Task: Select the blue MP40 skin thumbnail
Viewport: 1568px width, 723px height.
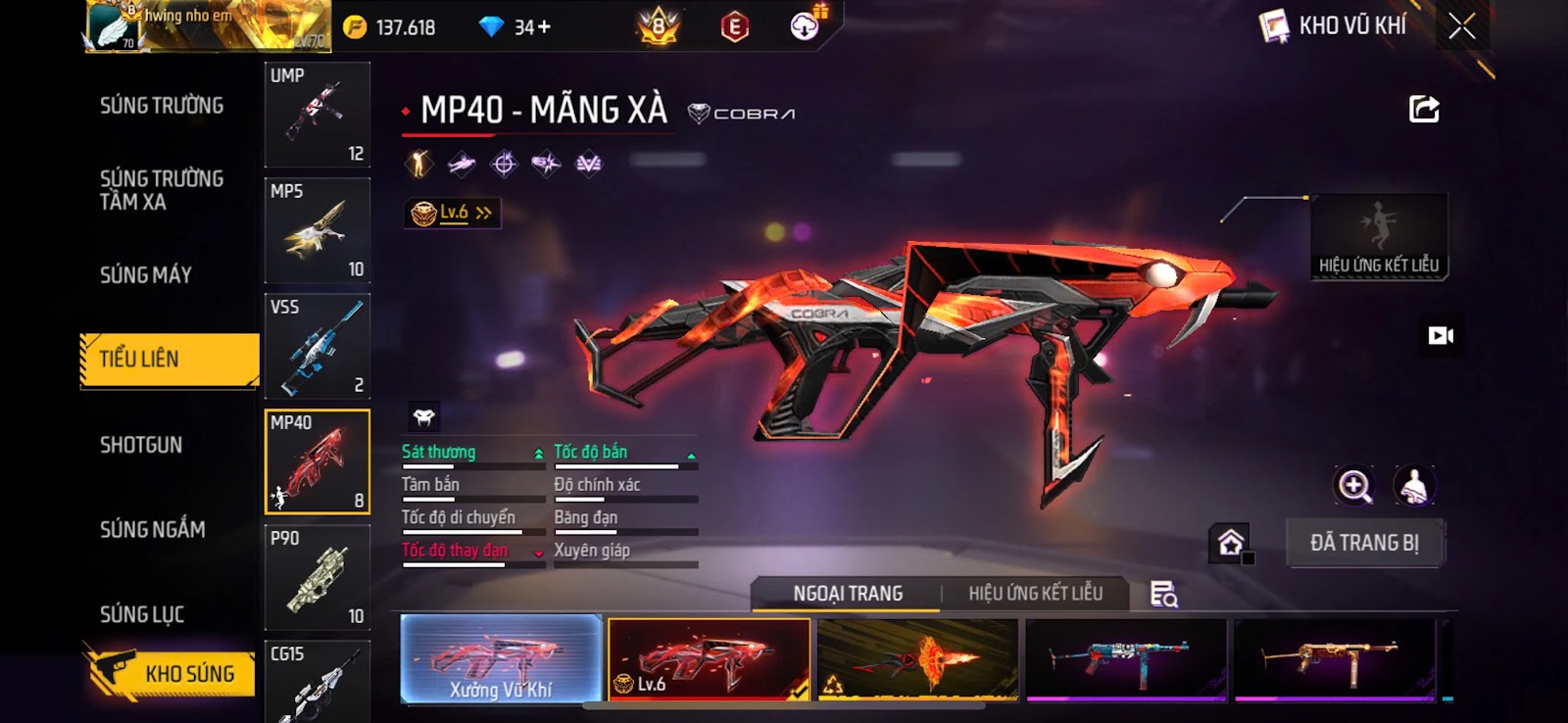Action: pos(1126,659)
